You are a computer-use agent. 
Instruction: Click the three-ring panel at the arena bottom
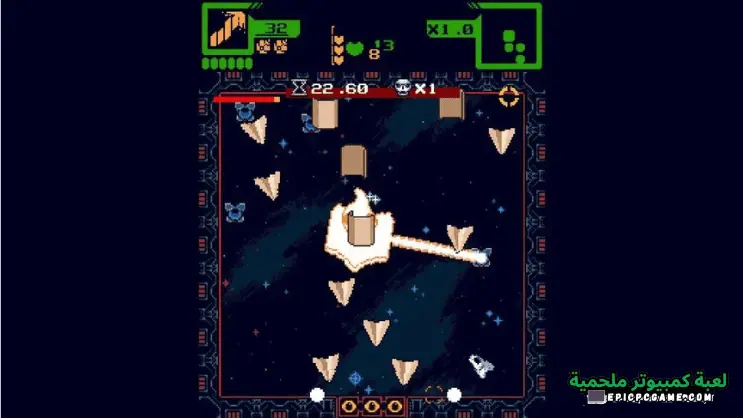coord(372,405)
